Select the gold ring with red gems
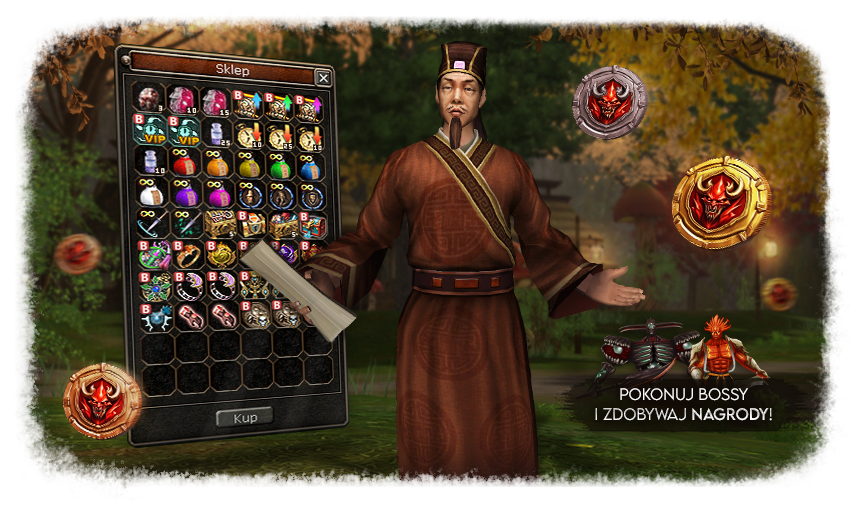The width and height of the screenshot is (857, 505). (x=184, y=255)
